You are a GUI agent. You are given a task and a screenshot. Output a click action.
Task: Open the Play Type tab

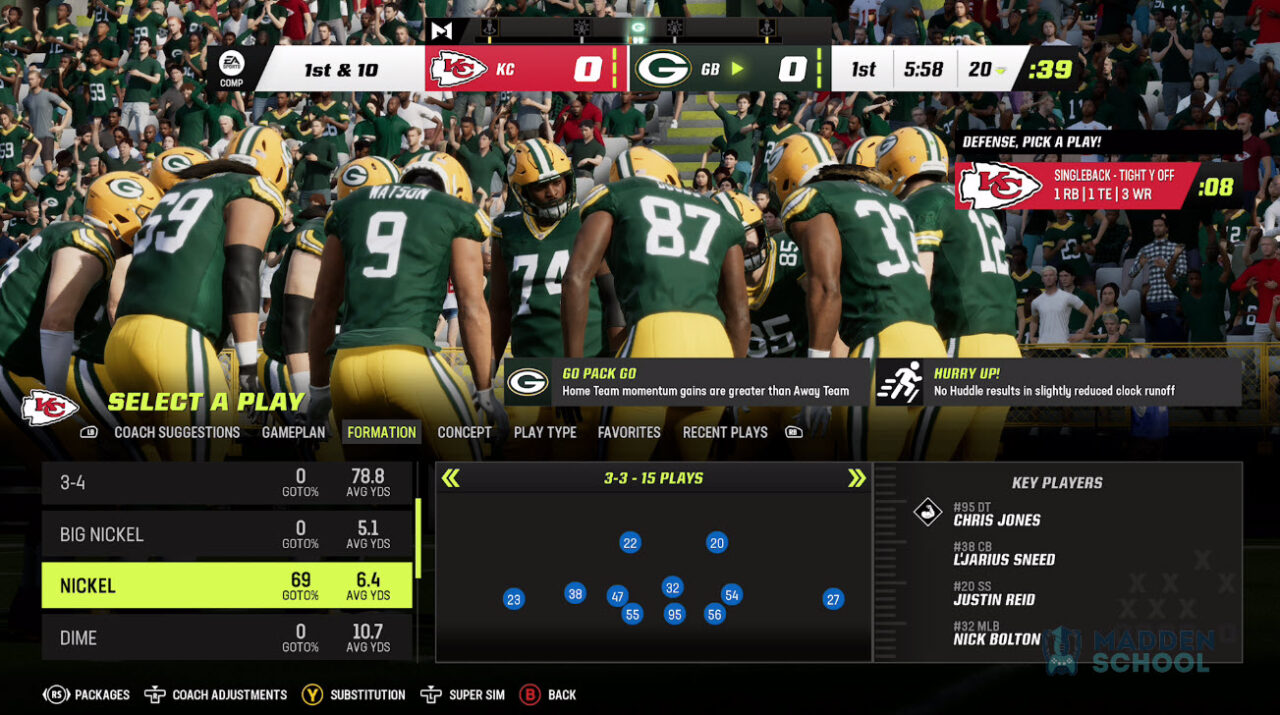pos(545,432)
